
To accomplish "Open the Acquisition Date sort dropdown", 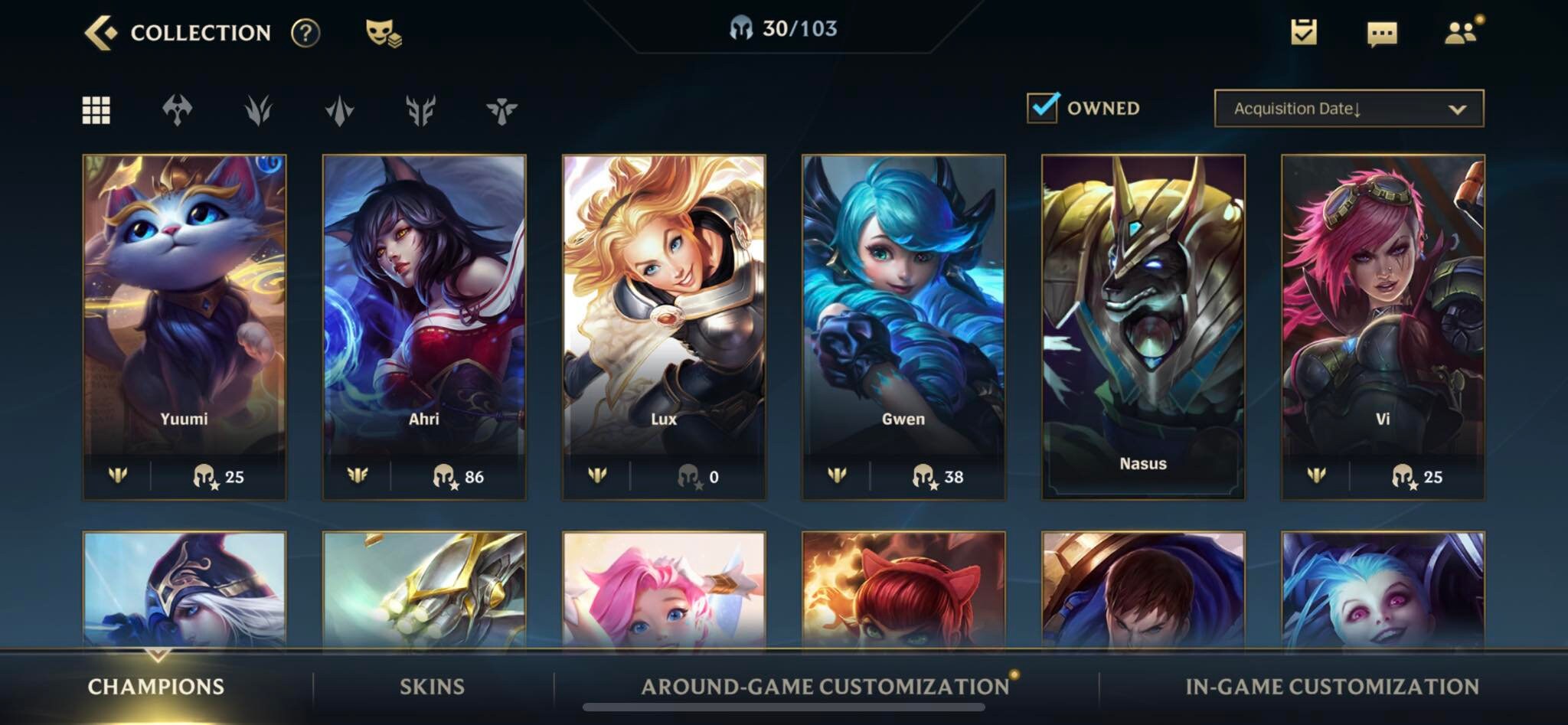I will (x=1348, y=108).
